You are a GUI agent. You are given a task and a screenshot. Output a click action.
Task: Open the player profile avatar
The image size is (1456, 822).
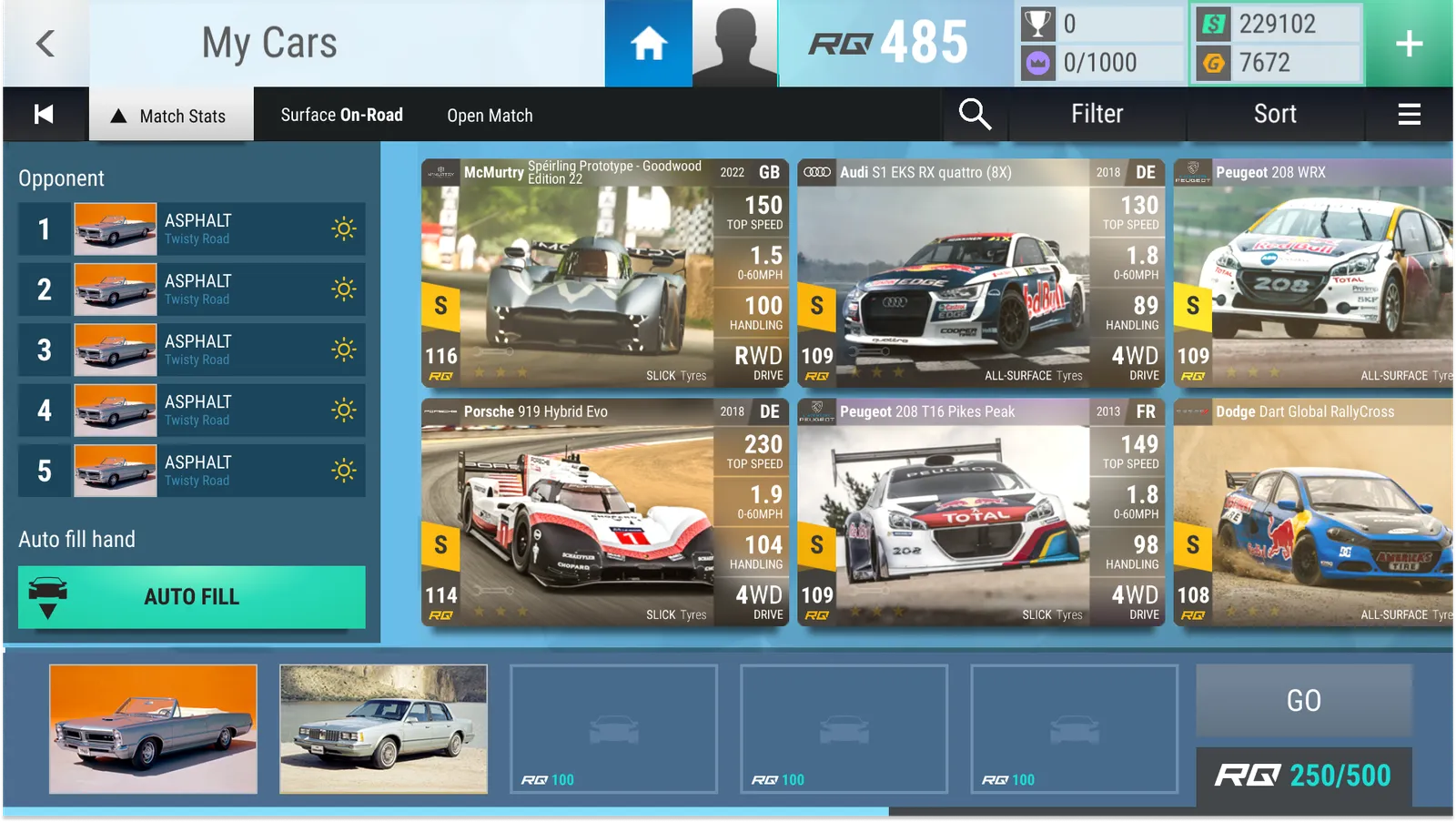point(734,43)
